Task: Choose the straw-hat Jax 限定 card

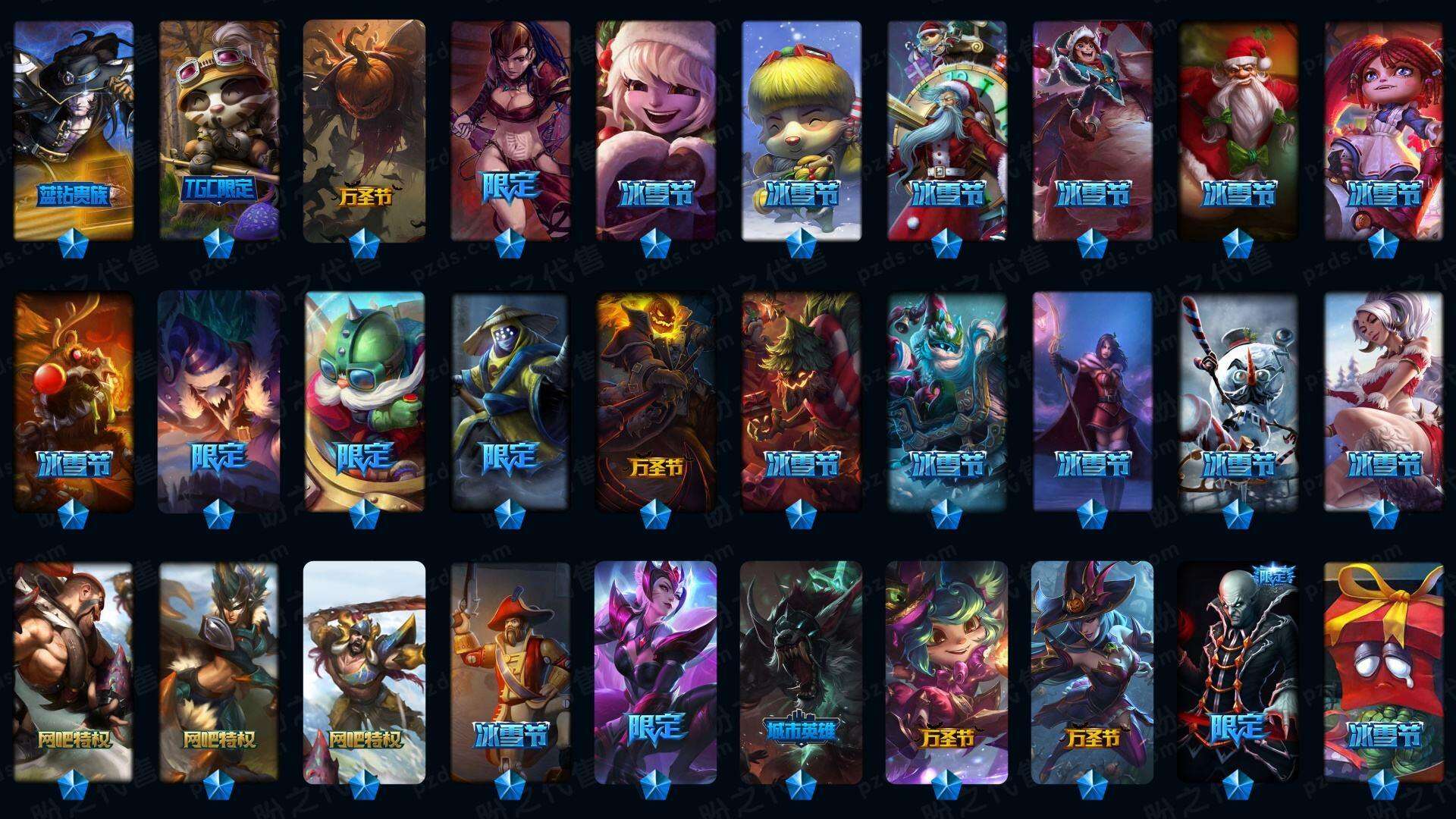Action: pyautogui.click(x=510, y=402)
